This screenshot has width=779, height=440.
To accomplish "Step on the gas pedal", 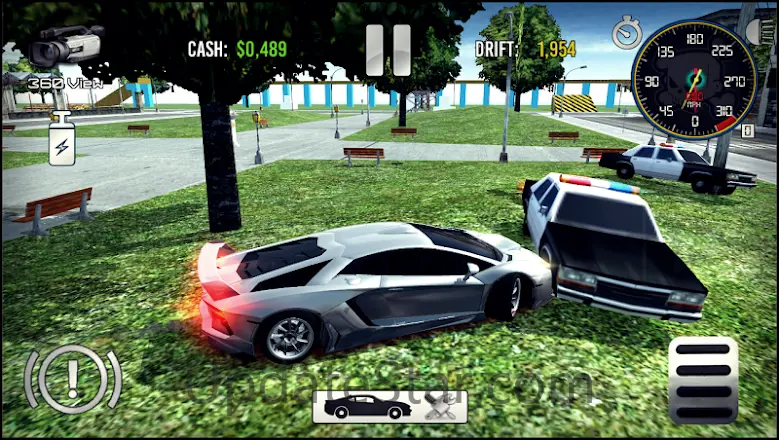I will pos(702,378).
